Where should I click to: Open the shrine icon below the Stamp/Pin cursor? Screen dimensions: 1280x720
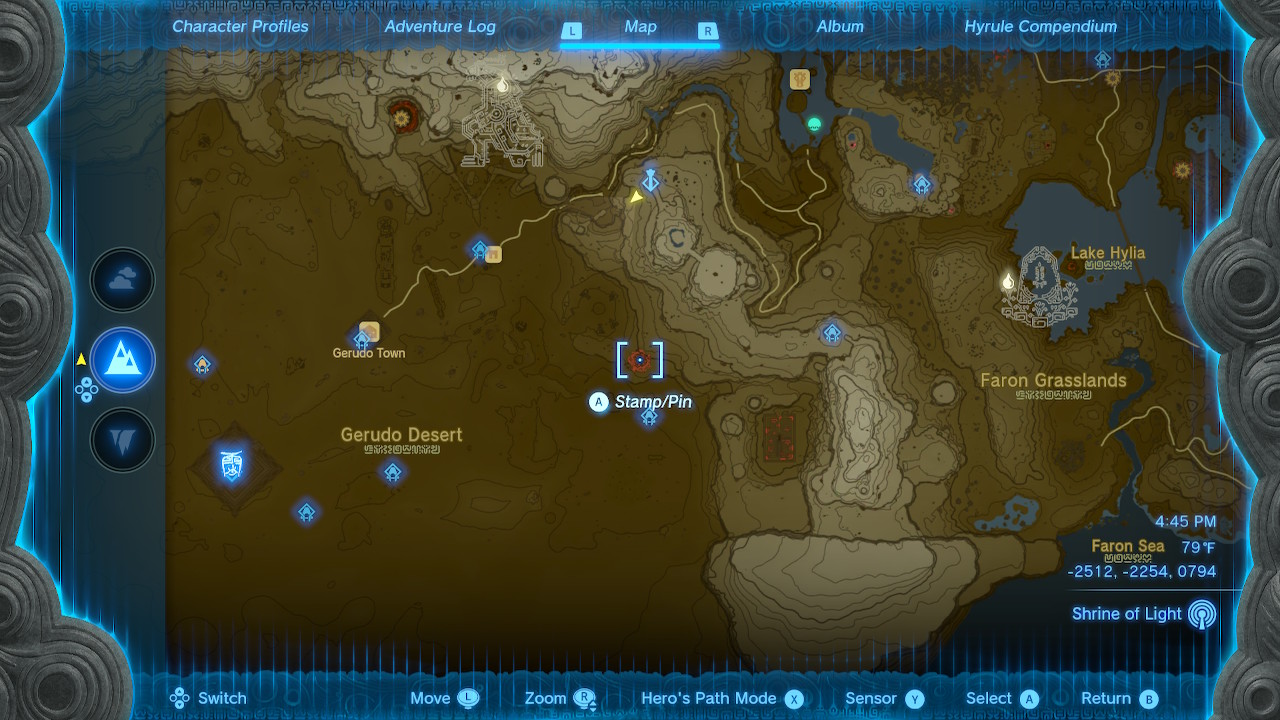pyautogui.click(x=648, y=419)
